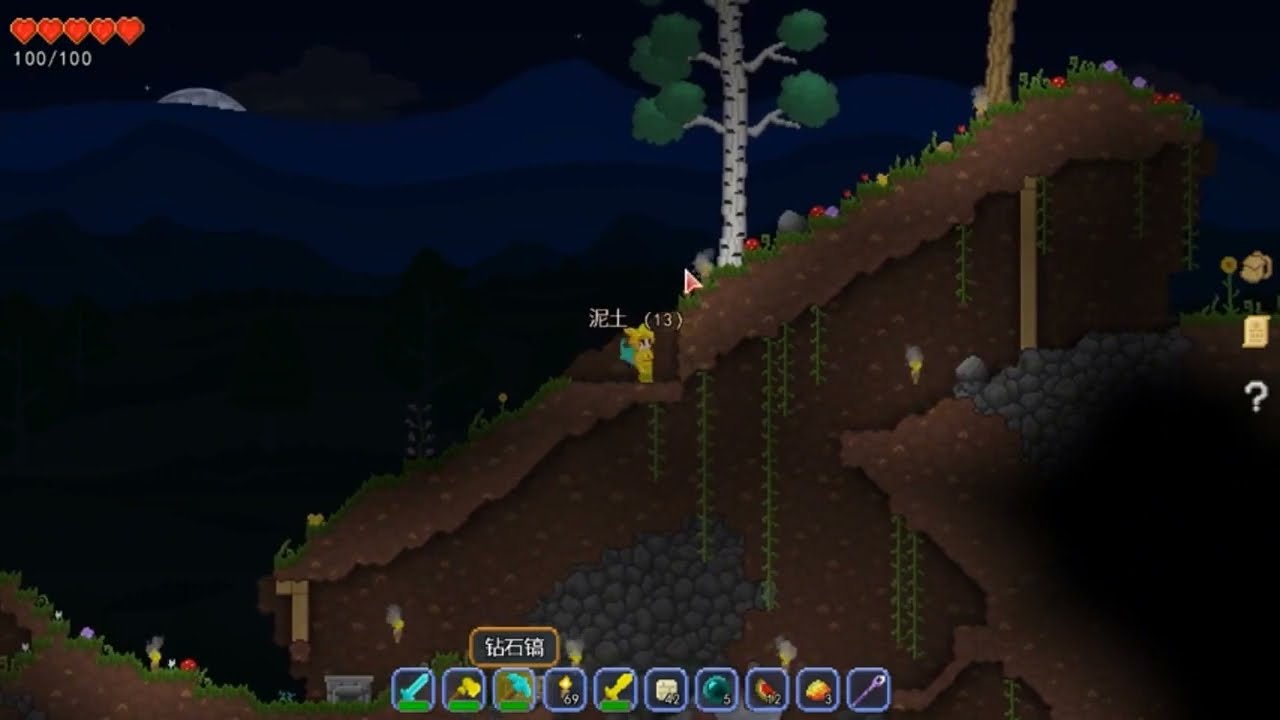The height and width of the screenshot is (720, 1280).
Task: Select the paper-like block stack of 42
Action: tap(666, 689)
